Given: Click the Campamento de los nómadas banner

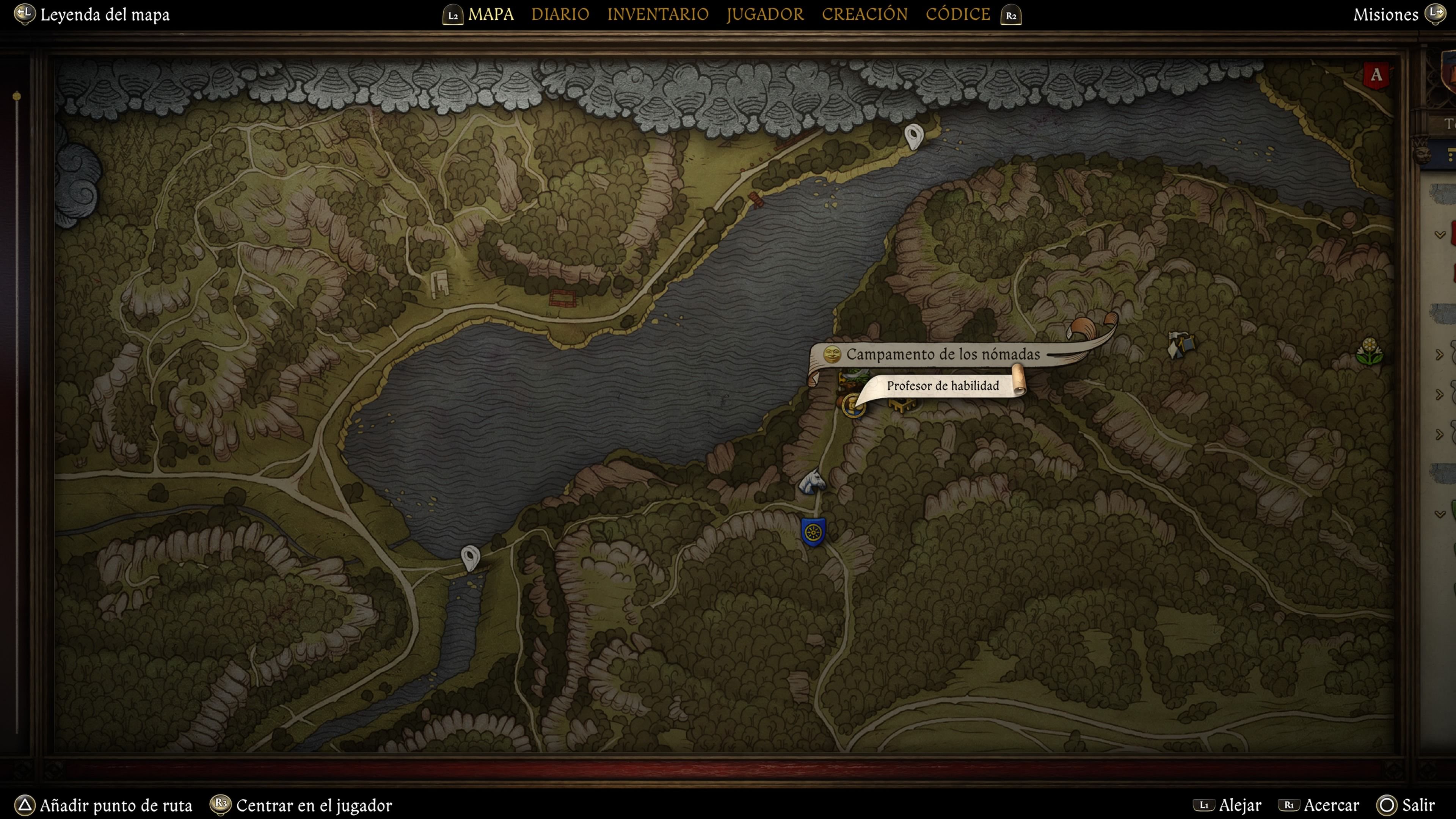Looking at the screenshot, I should [x=942, y=355].
